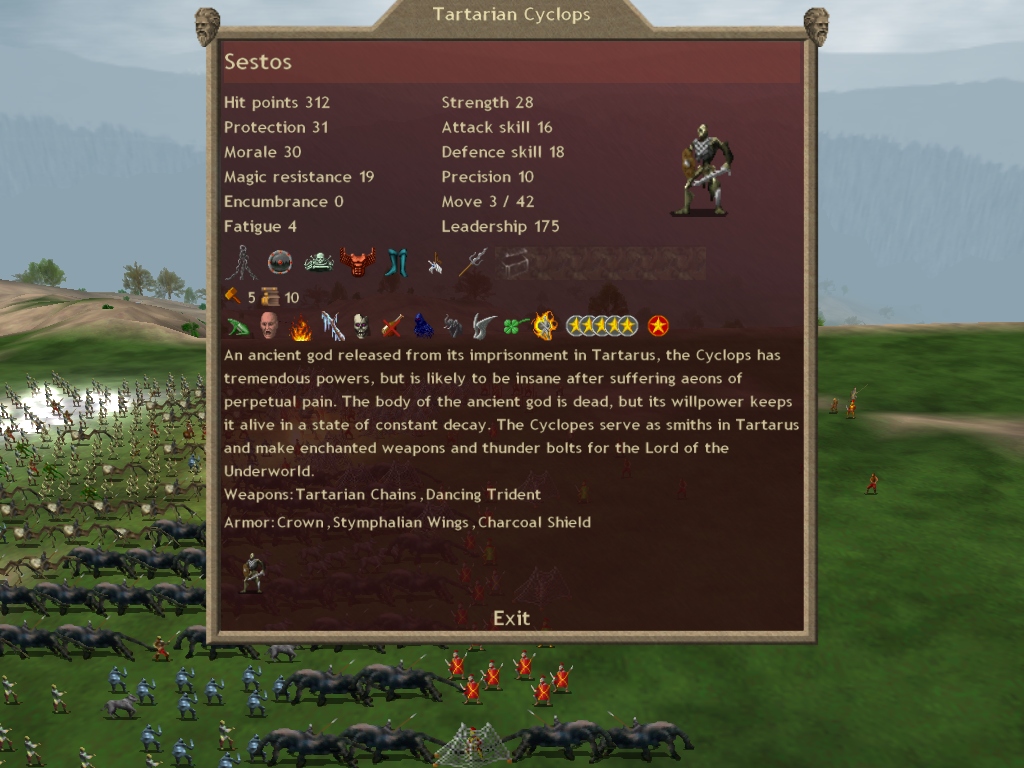
Task: Click the dark blue cloaked figure icon
Action: pos(423,326)
